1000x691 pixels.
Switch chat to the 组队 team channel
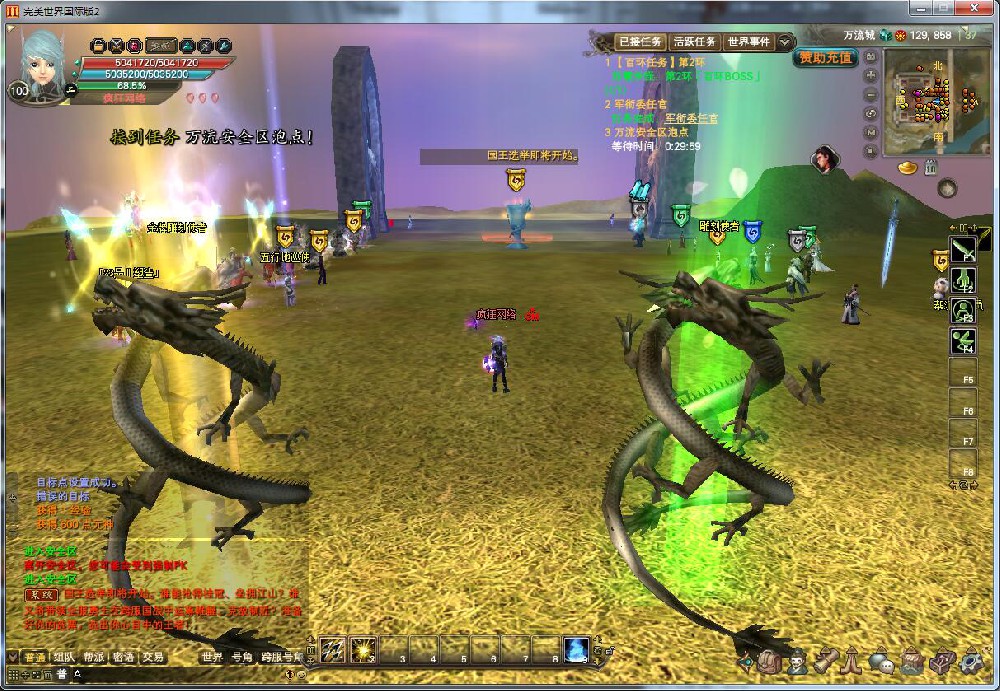[x=64, y=657]
